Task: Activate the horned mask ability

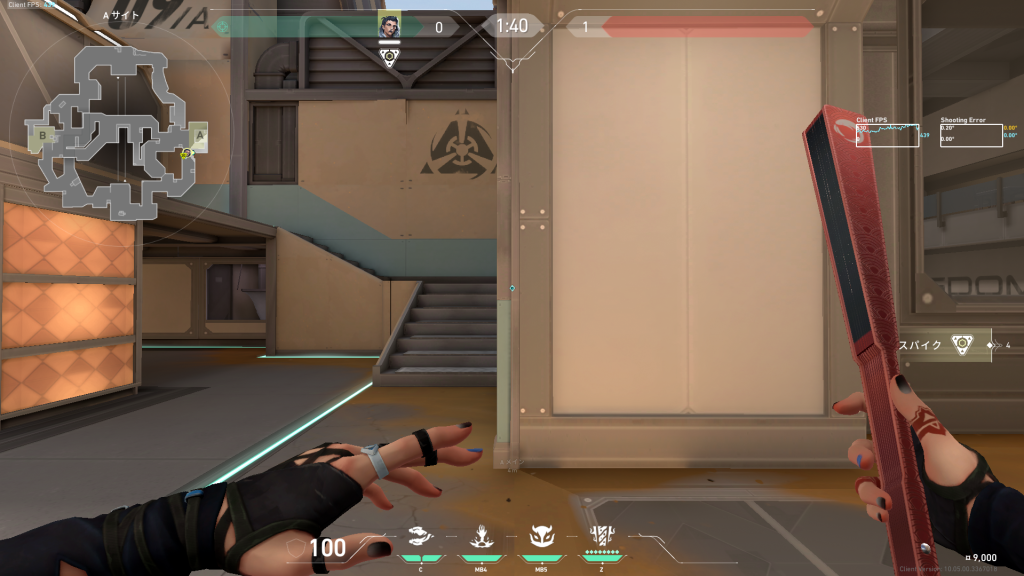Action: [x=541, y=538]
